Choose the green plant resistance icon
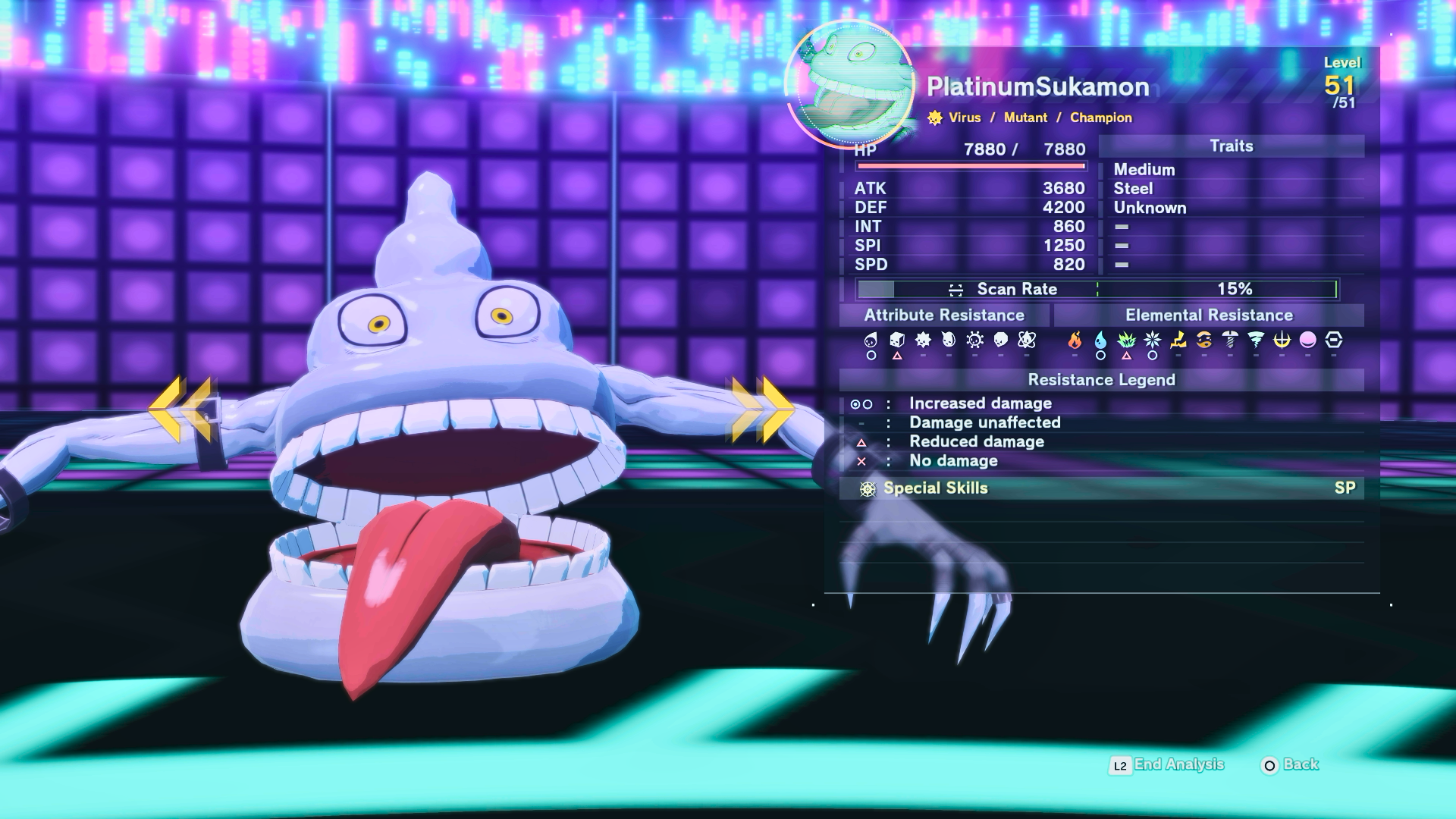 (x=1126, y=340)
